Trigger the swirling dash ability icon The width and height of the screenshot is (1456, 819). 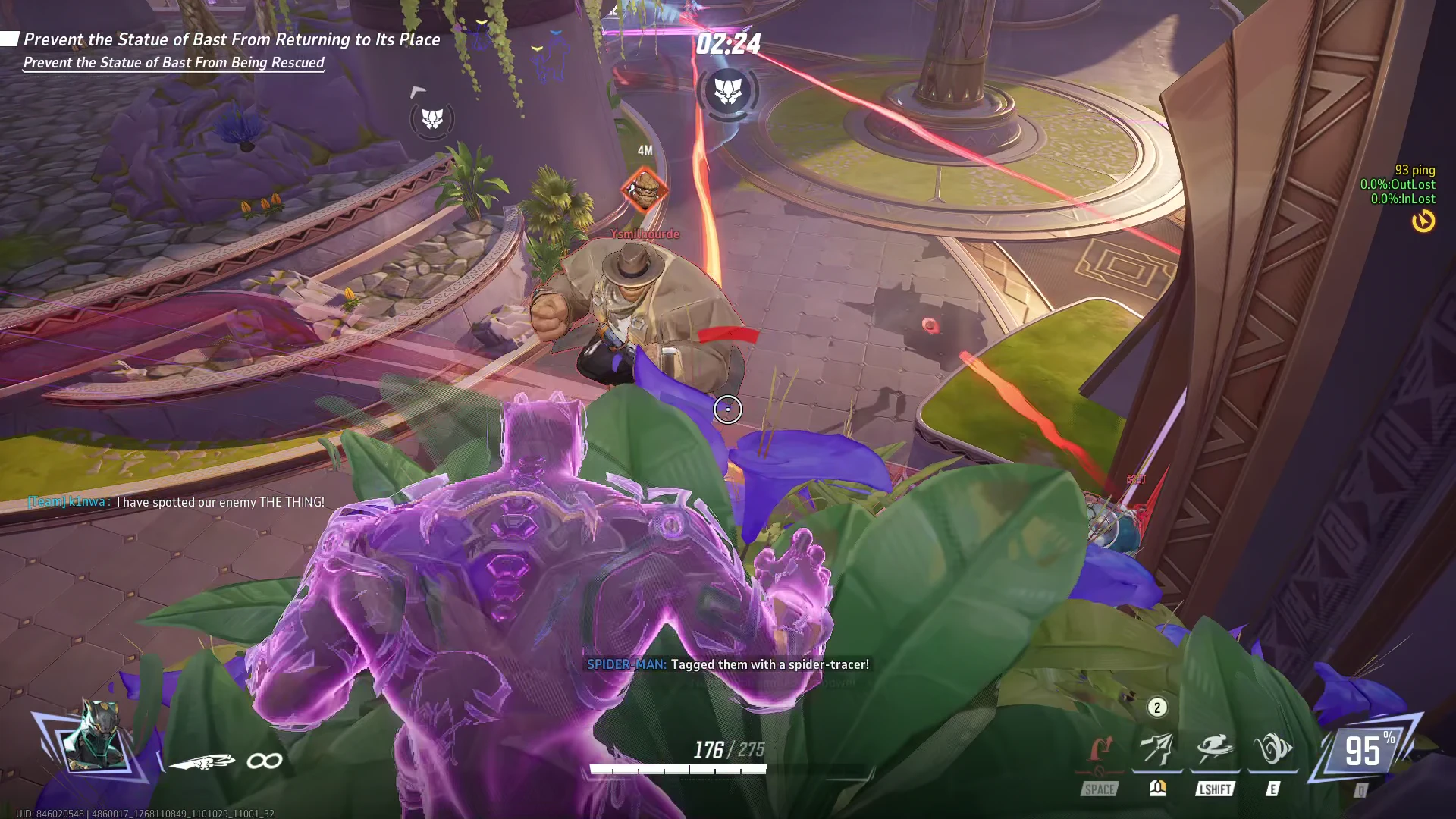[1272, 749]
